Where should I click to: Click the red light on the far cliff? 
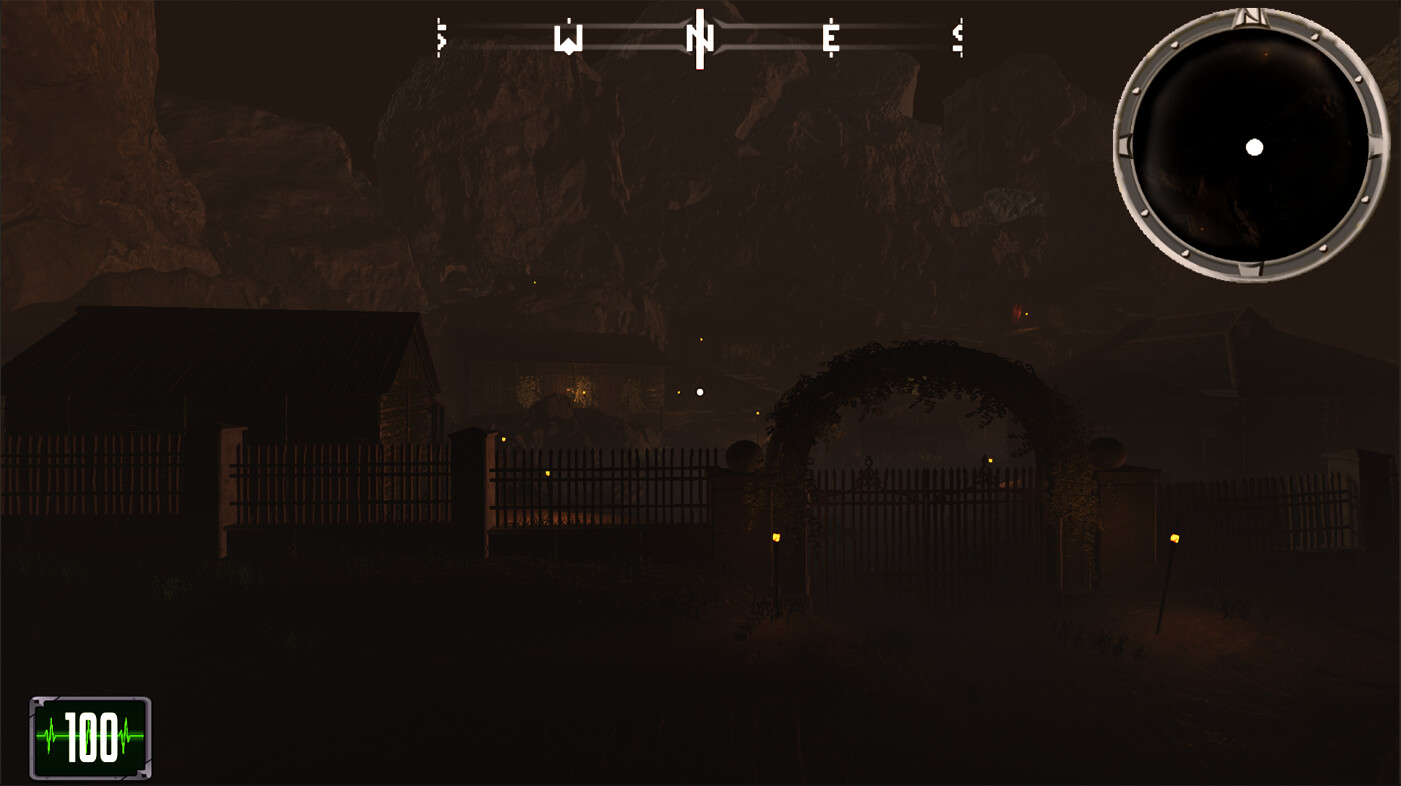(x=1018, y=310)
